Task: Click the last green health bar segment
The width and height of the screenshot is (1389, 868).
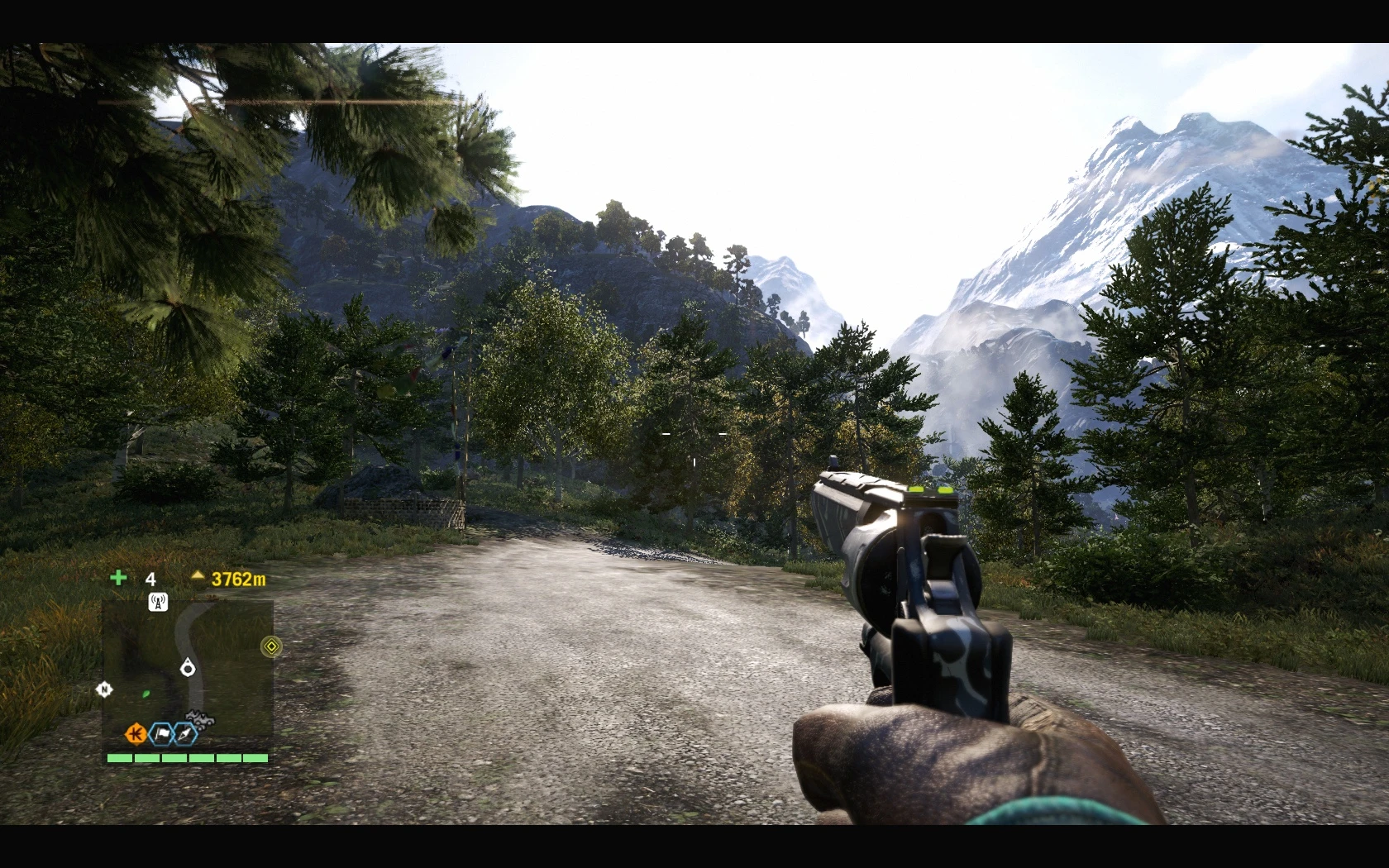Action: tap(255, 758)
